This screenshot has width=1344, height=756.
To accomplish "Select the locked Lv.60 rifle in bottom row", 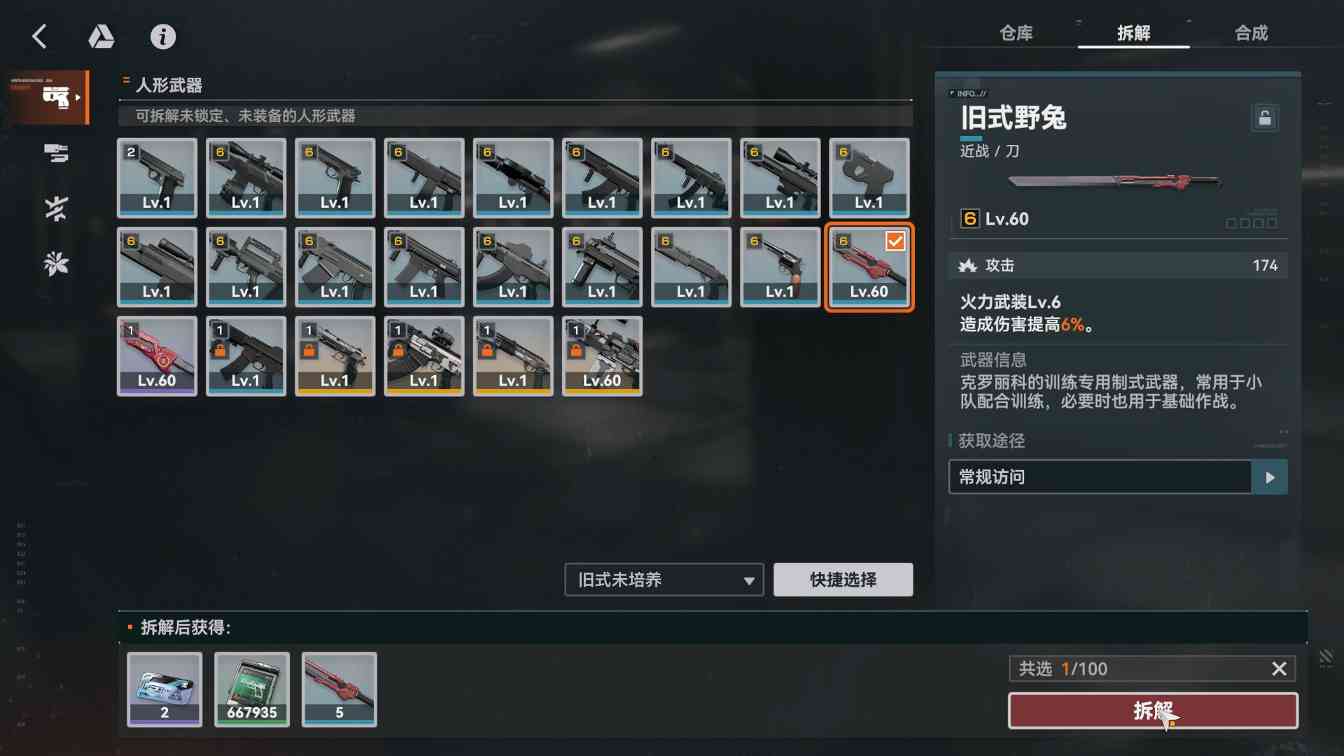I will [602, 355].
